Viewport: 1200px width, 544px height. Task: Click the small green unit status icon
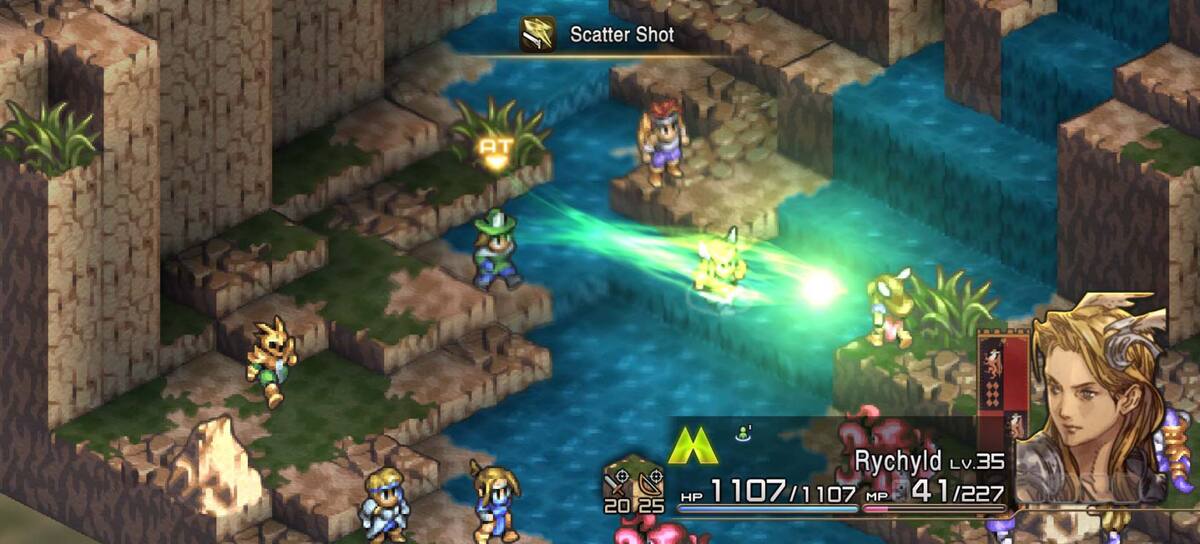(x=743, y=432)
